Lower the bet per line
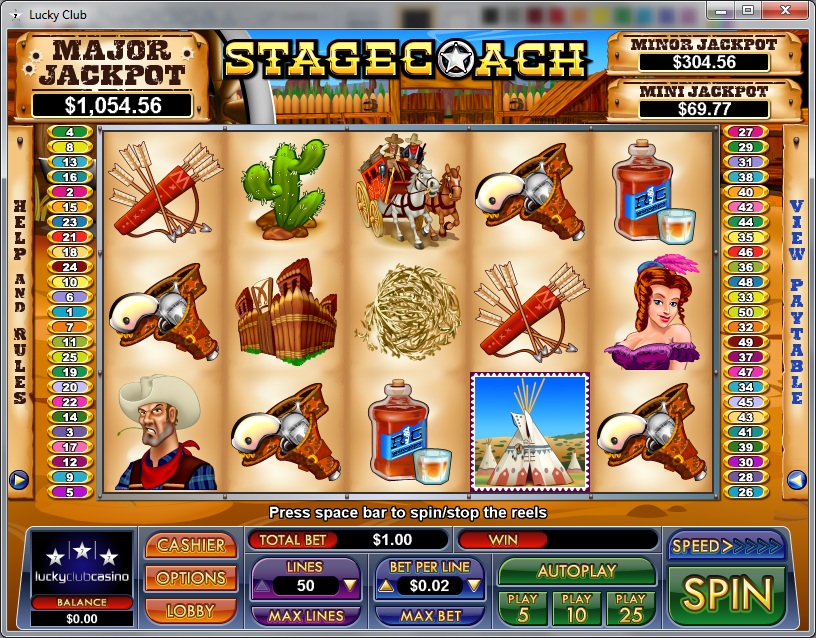 [x=474, y=587]
